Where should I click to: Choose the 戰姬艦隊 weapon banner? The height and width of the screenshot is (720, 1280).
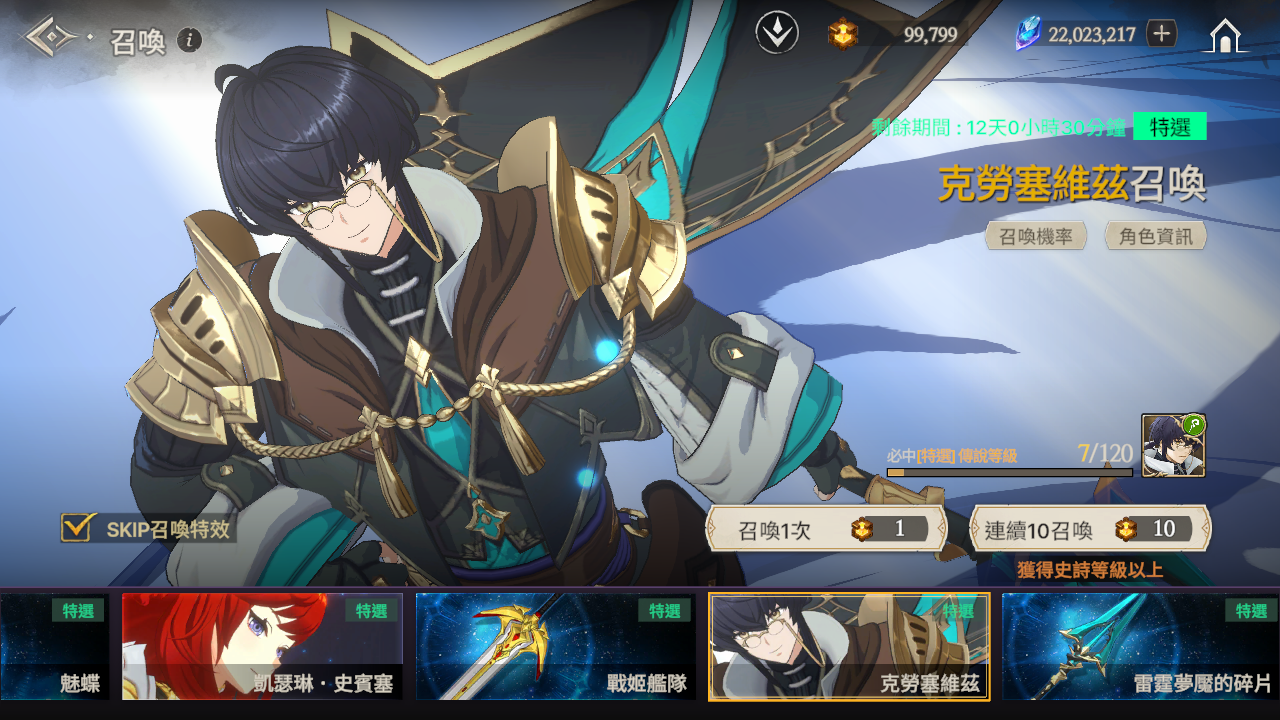[555, 646]
